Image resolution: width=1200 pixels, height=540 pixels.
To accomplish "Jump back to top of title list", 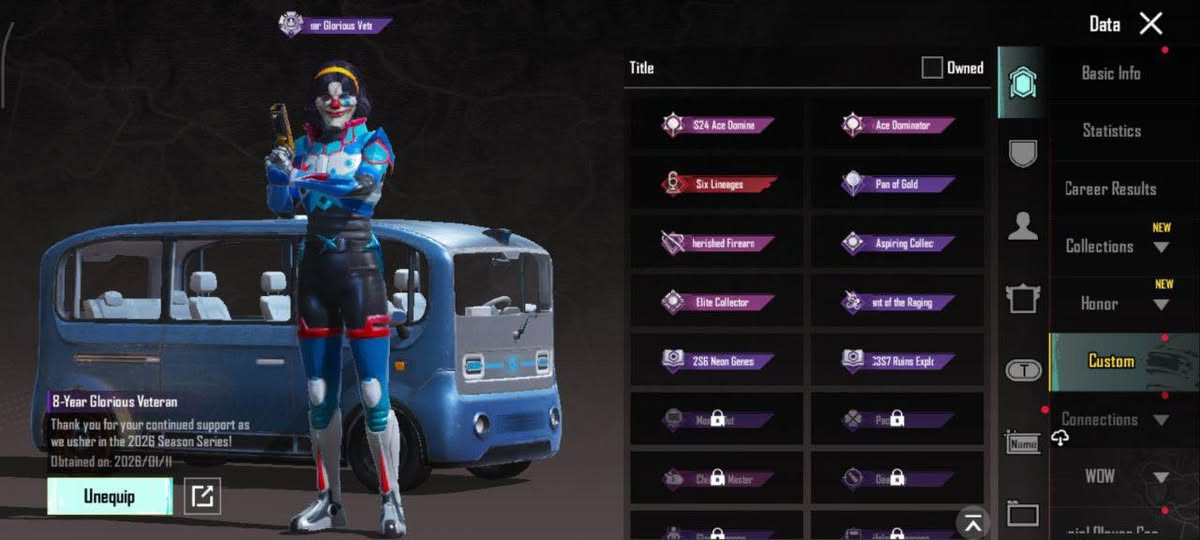I will pos(972,520).
